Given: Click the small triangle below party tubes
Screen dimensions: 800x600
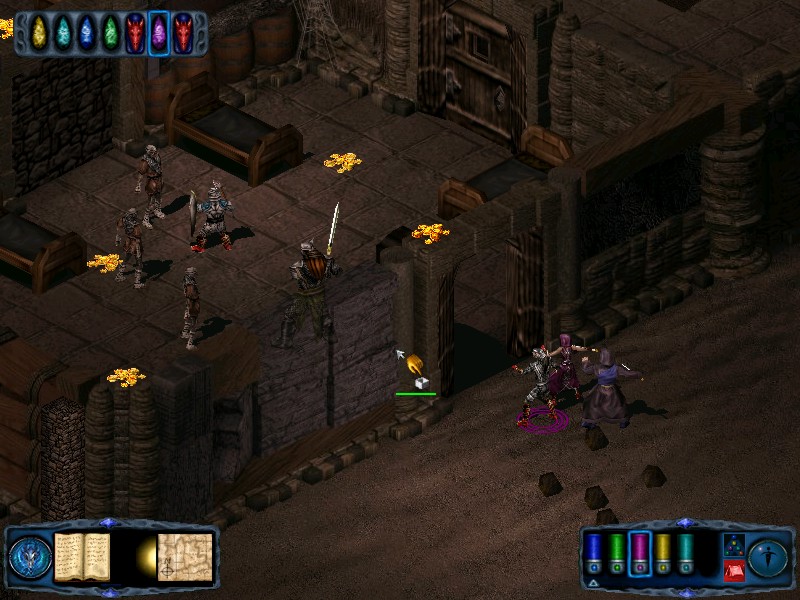Looking at the screenshot, I should (x=593, y=581).
